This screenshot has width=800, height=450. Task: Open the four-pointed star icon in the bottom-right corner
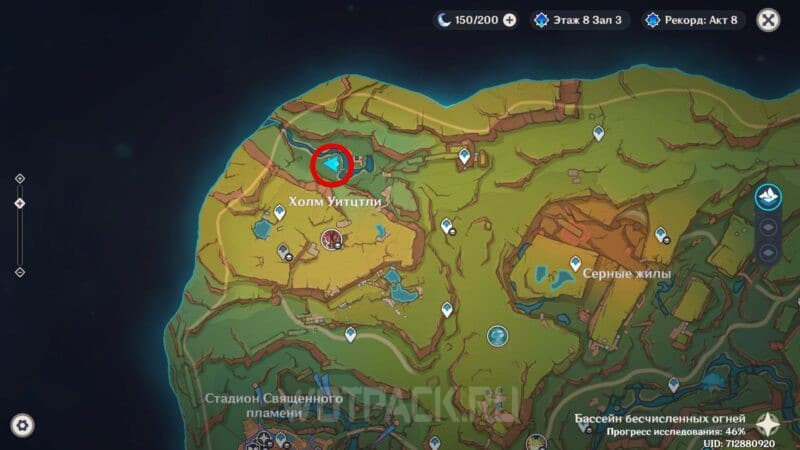768,423
